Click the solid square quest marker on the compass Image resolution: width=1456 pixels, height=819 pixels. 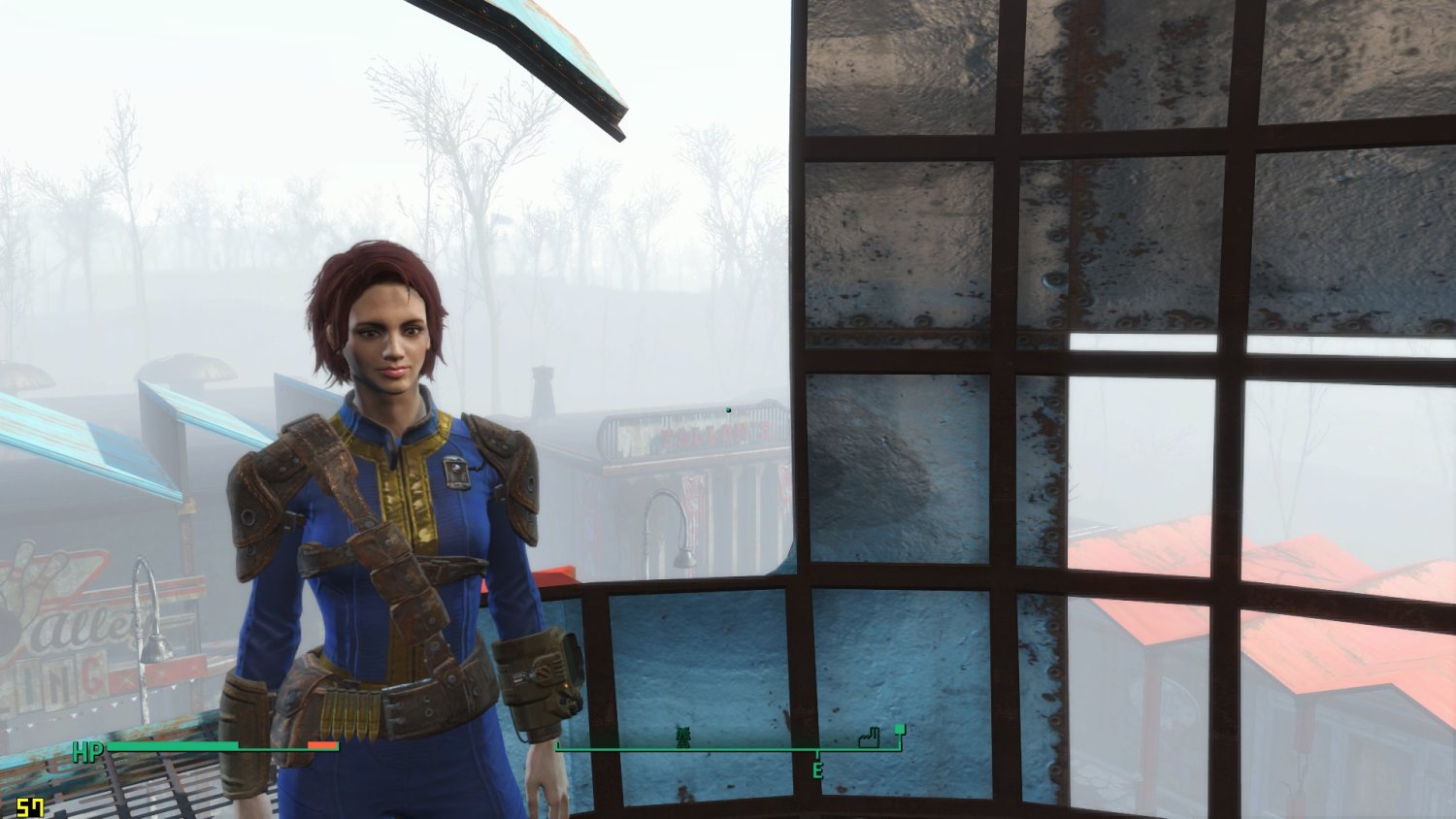[x=900, y=729]
